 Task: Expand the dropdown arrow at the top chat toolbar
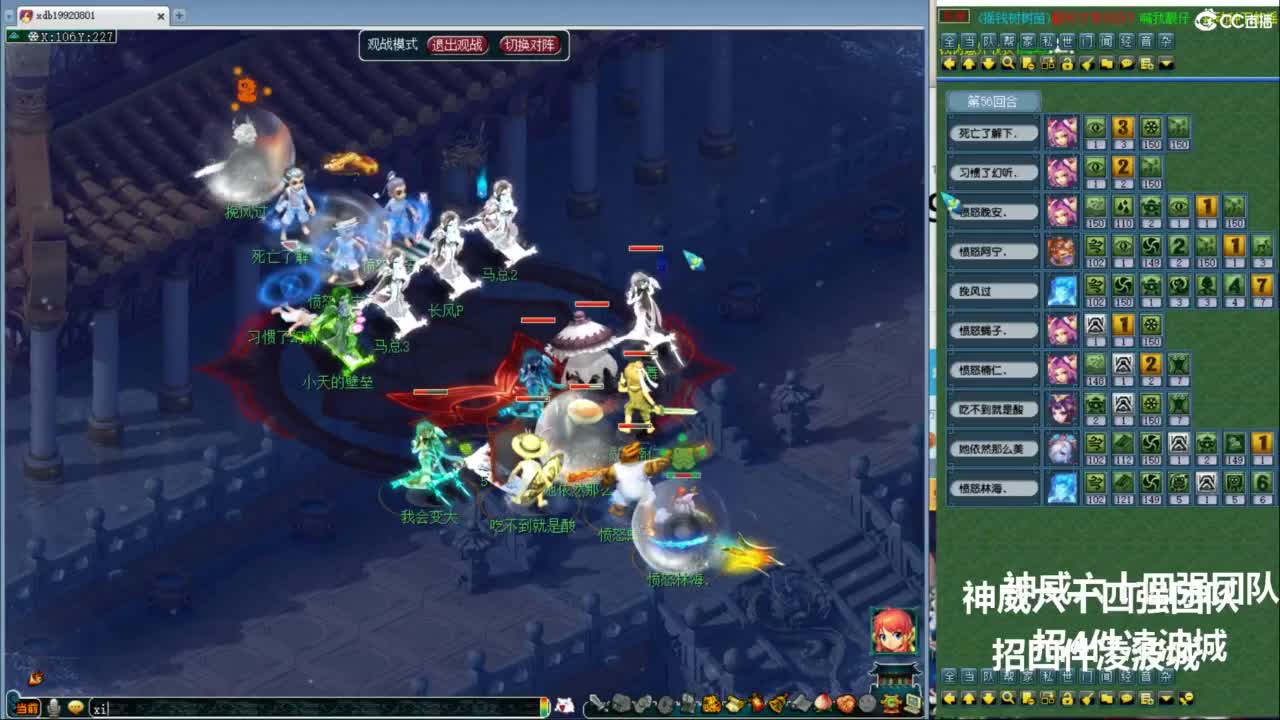1166,64
